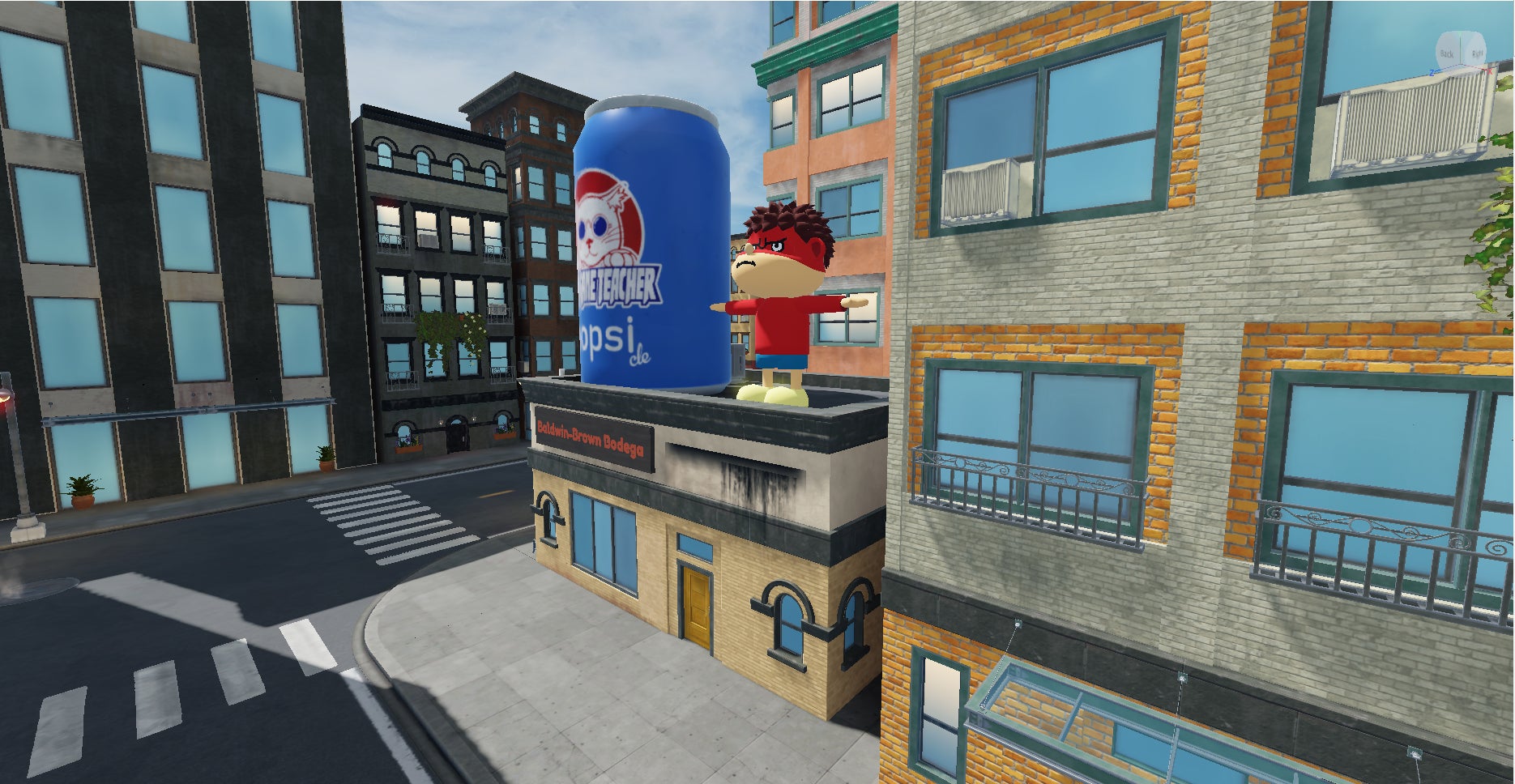Select the "Right" face of the view cube
1515x784 pixels.
(x=1477, y=53)
